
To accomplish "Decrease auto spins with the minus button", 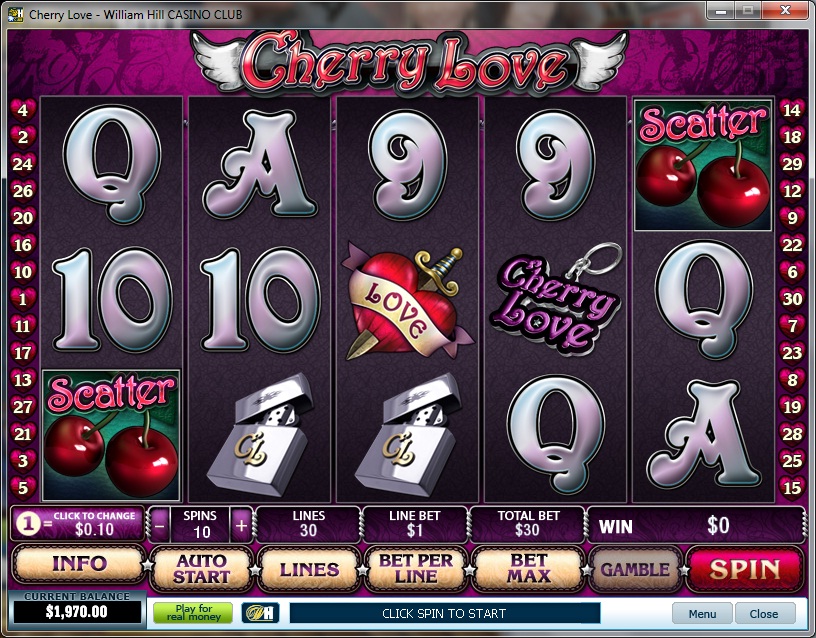I will 161,523.
